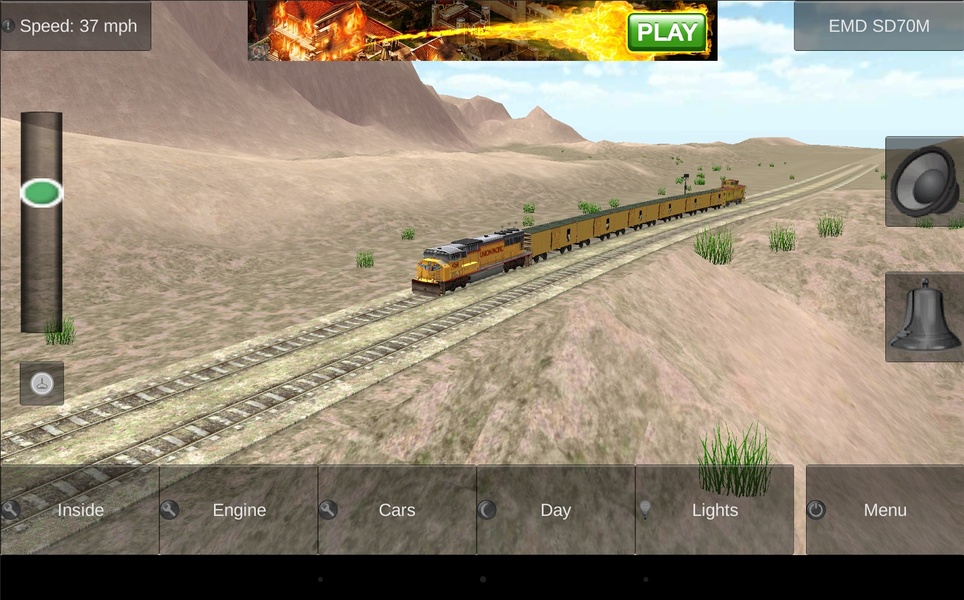Select the EMD SD70M locomotive label
This screenshot has width=964, height=600.
[878, 26]
